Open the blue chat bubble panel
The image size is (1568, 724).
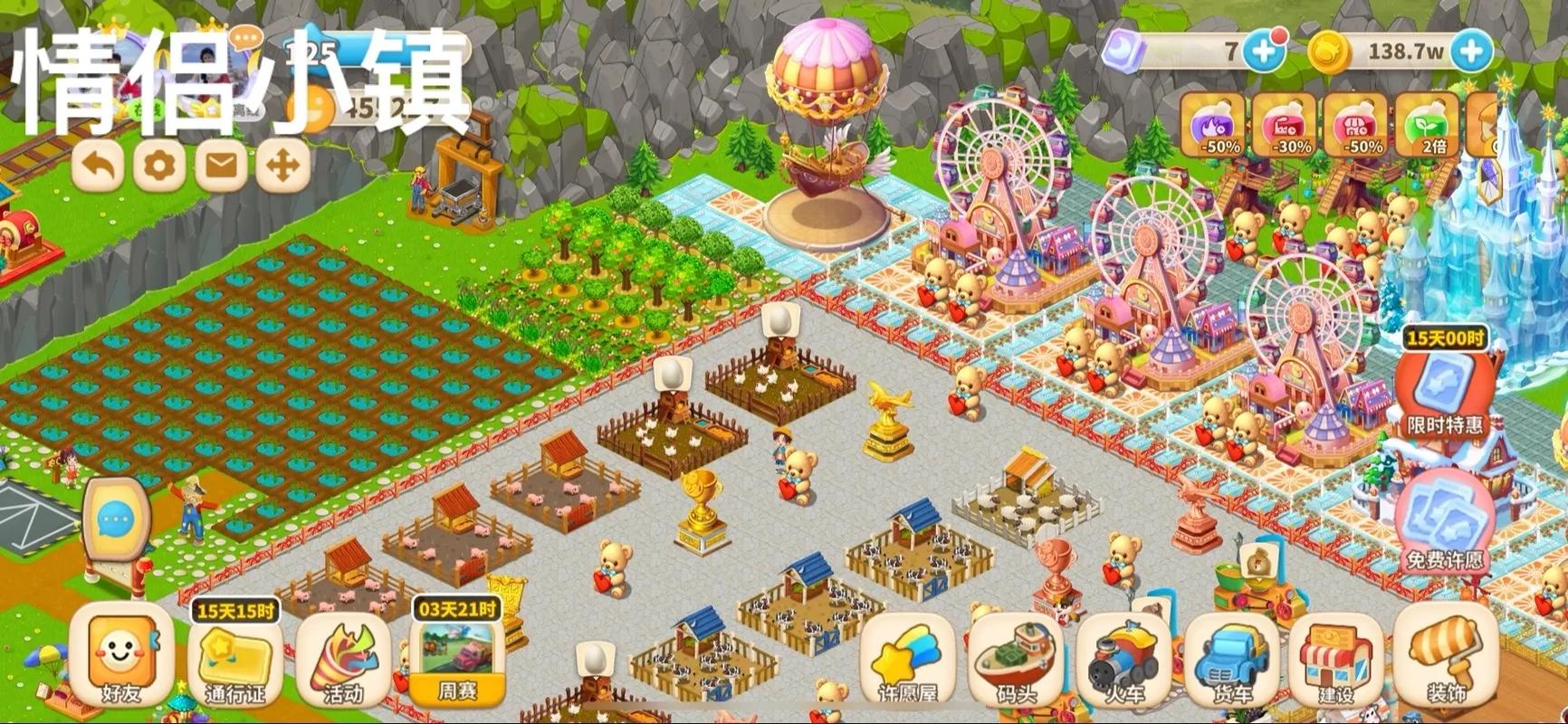click(x=115, y=520)
